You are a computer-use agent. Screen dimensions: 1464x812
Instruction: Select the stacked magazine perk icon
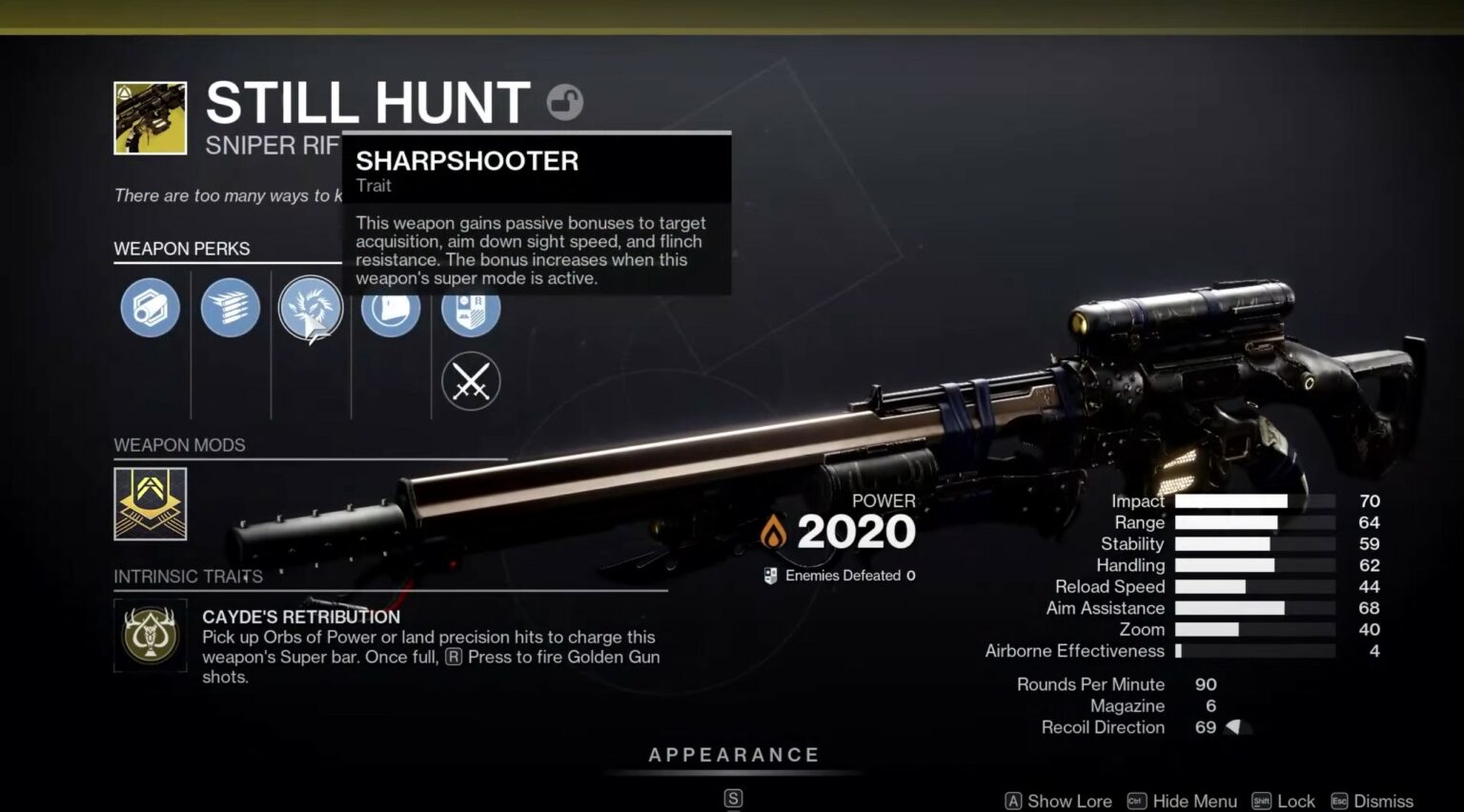[x=229, y=308]
